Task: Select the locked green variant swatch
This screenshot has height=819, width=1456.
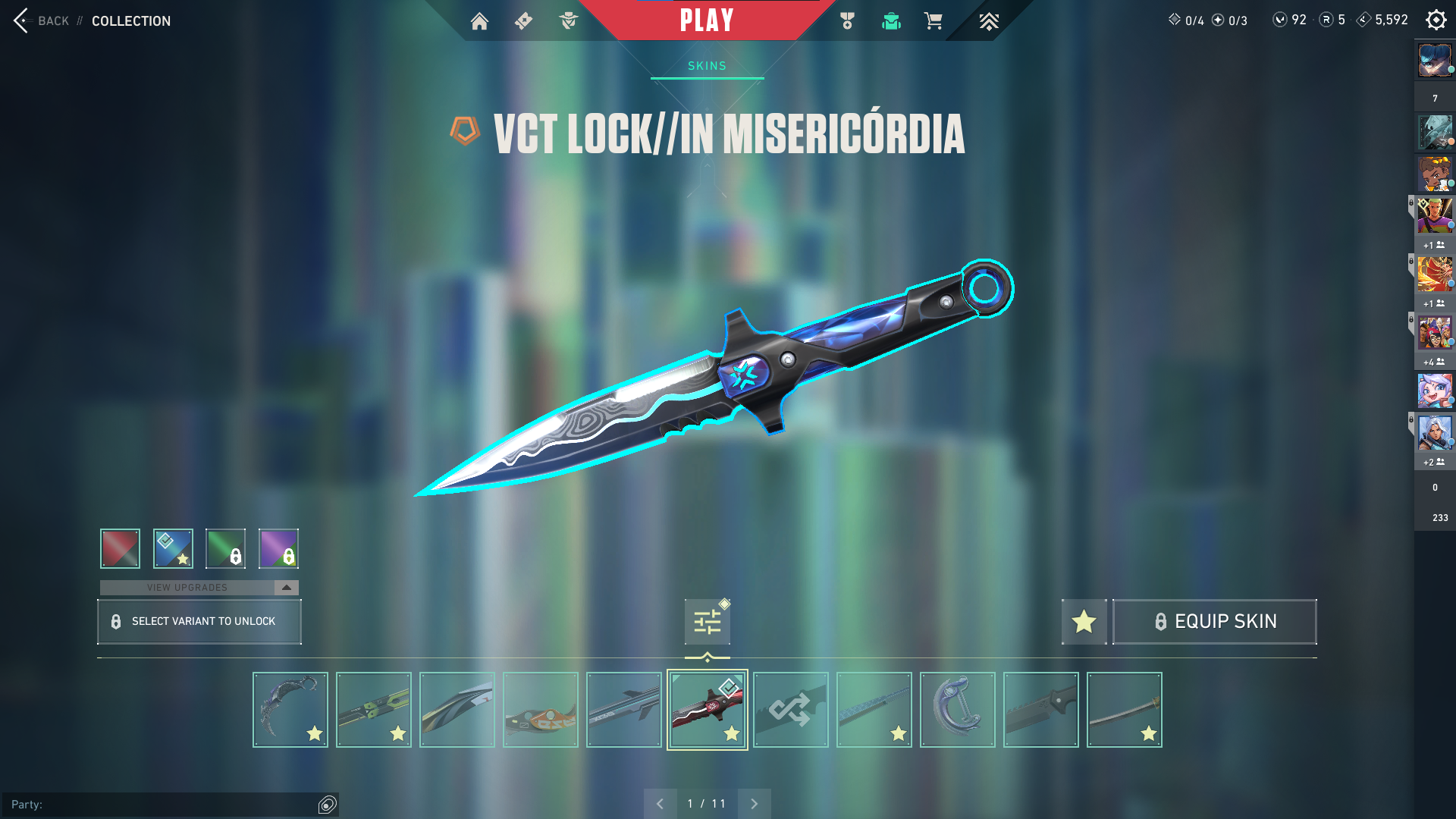Action: 225,548
